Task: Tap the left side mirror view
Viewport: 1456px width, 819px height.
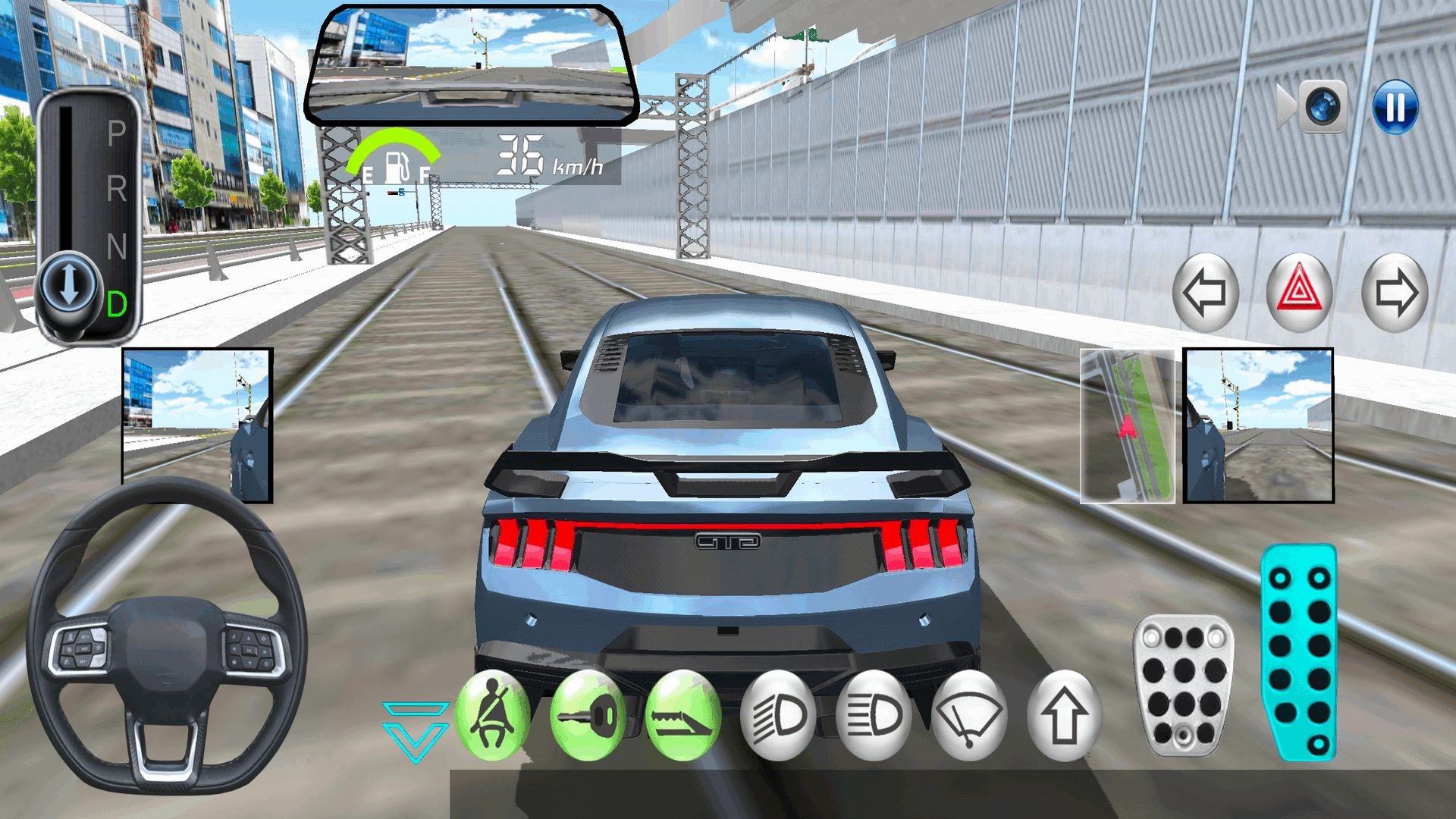Action: [197, 425]
